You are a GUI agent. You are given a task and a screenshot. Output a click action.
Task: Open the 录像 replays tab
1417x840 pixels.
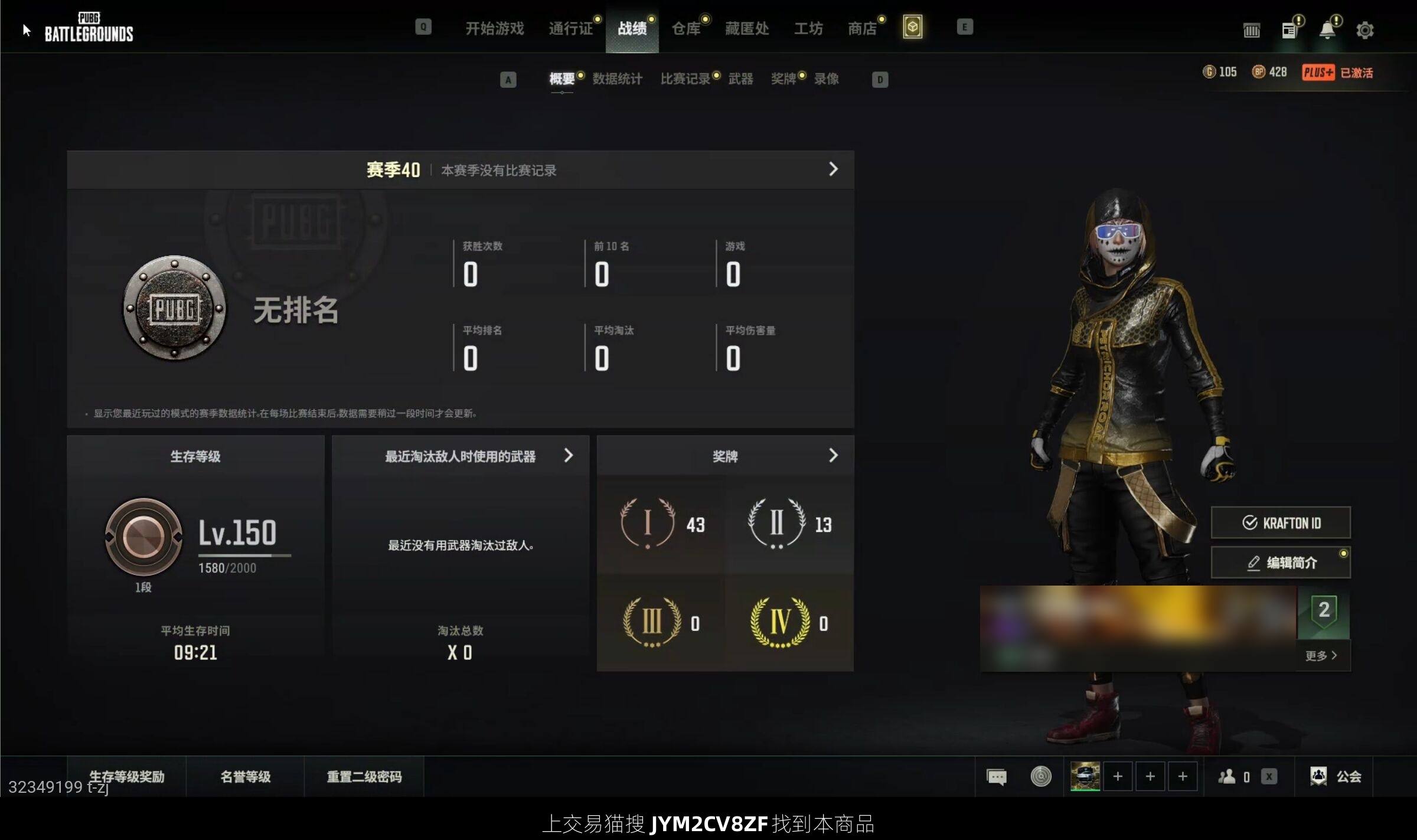point(826,79)
